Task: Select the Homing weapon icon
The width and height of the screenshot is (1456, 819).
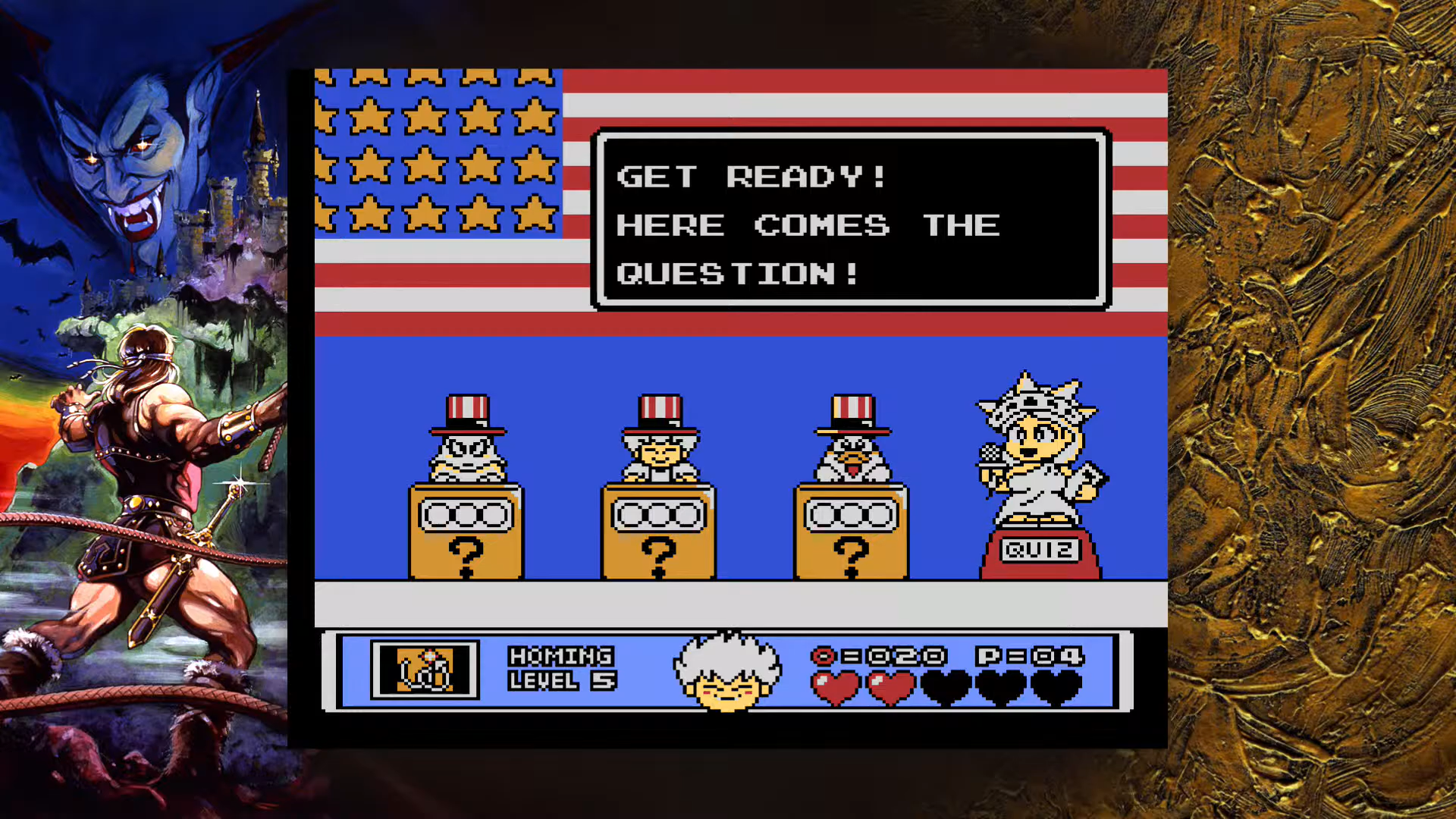Action: coord(425,670)
